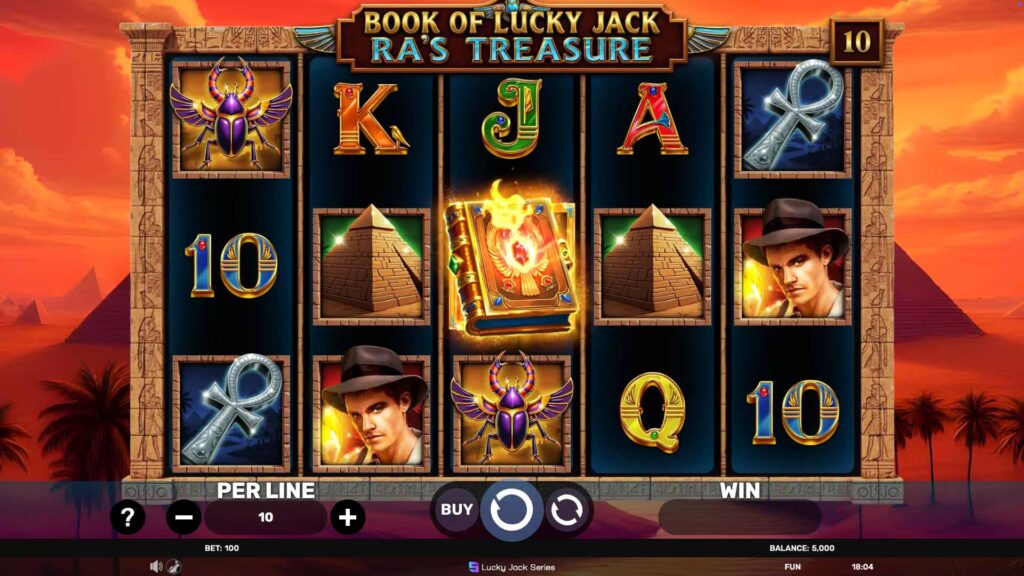Activate the autoplay button
Image resolution: width=1024 pixels, height=576 pixels.
point(567,510)
